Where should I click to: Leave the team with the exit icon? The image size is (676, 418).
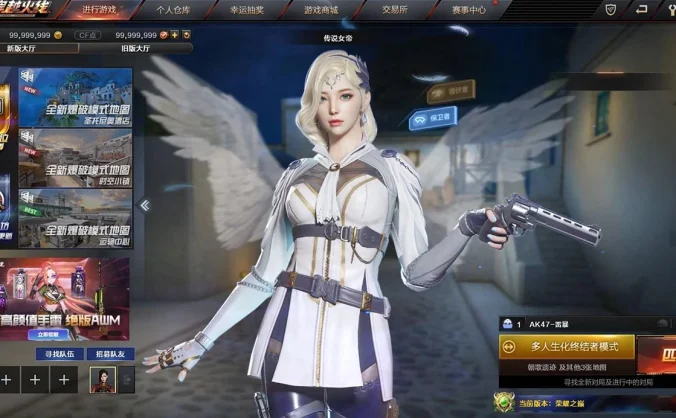tap(127, 380)
